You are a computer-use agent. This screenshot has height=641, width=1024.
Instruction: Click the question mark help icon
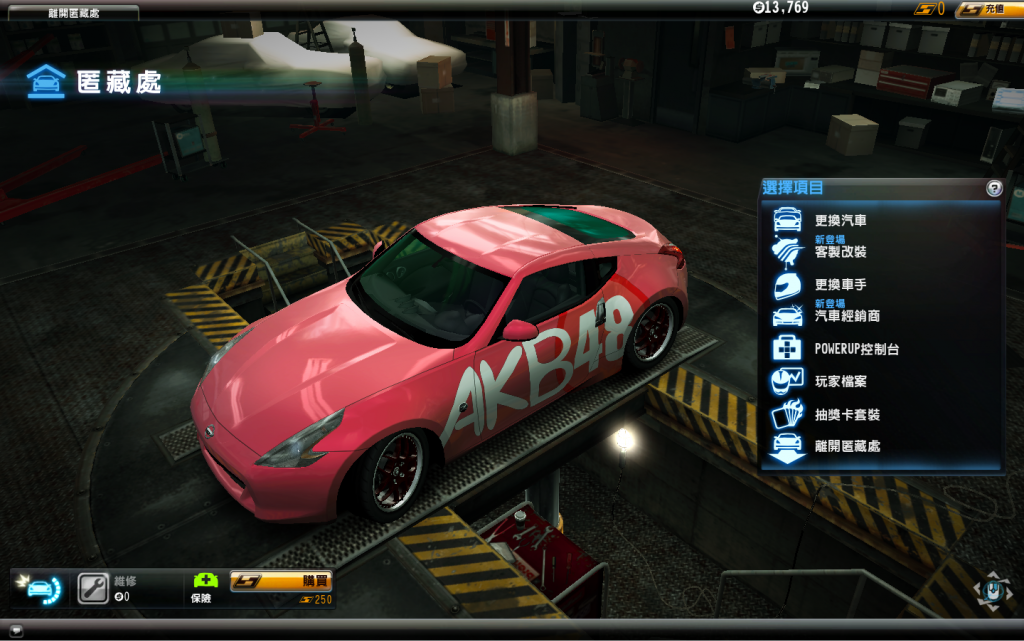994,188
